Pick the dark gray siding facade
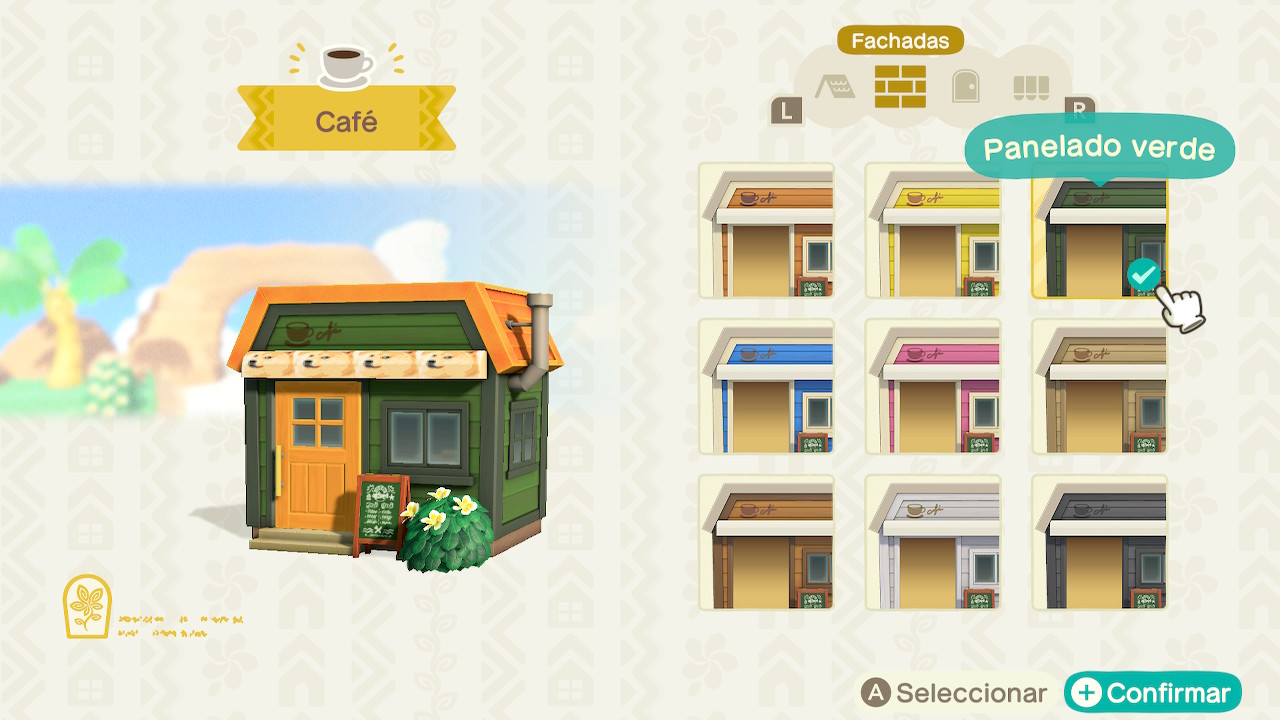 pos(1099,543)
